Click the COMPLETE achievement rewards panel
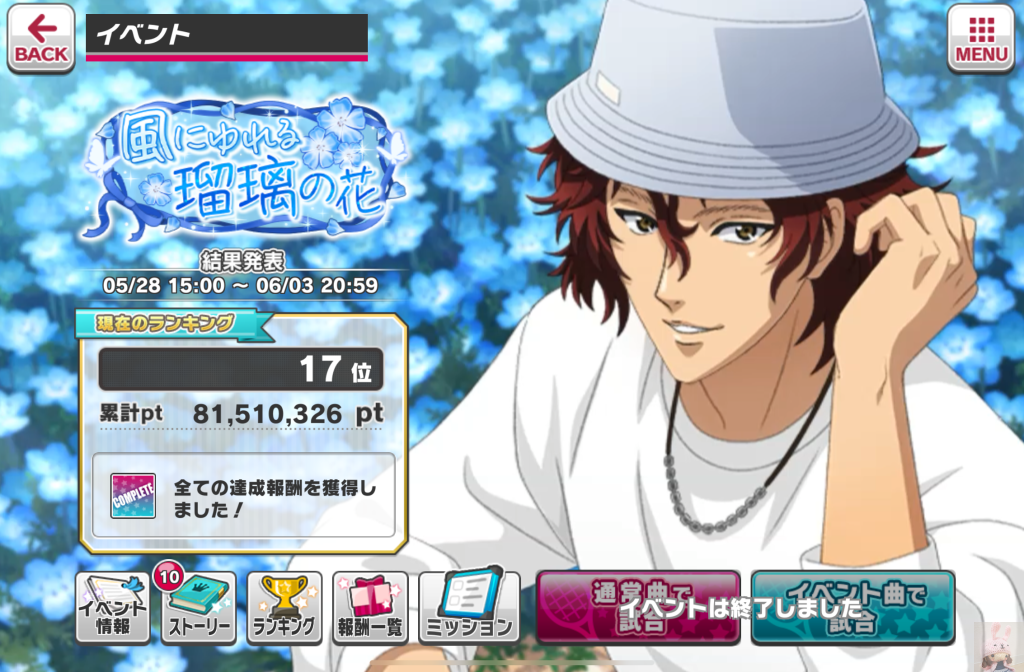 [243, 494]
